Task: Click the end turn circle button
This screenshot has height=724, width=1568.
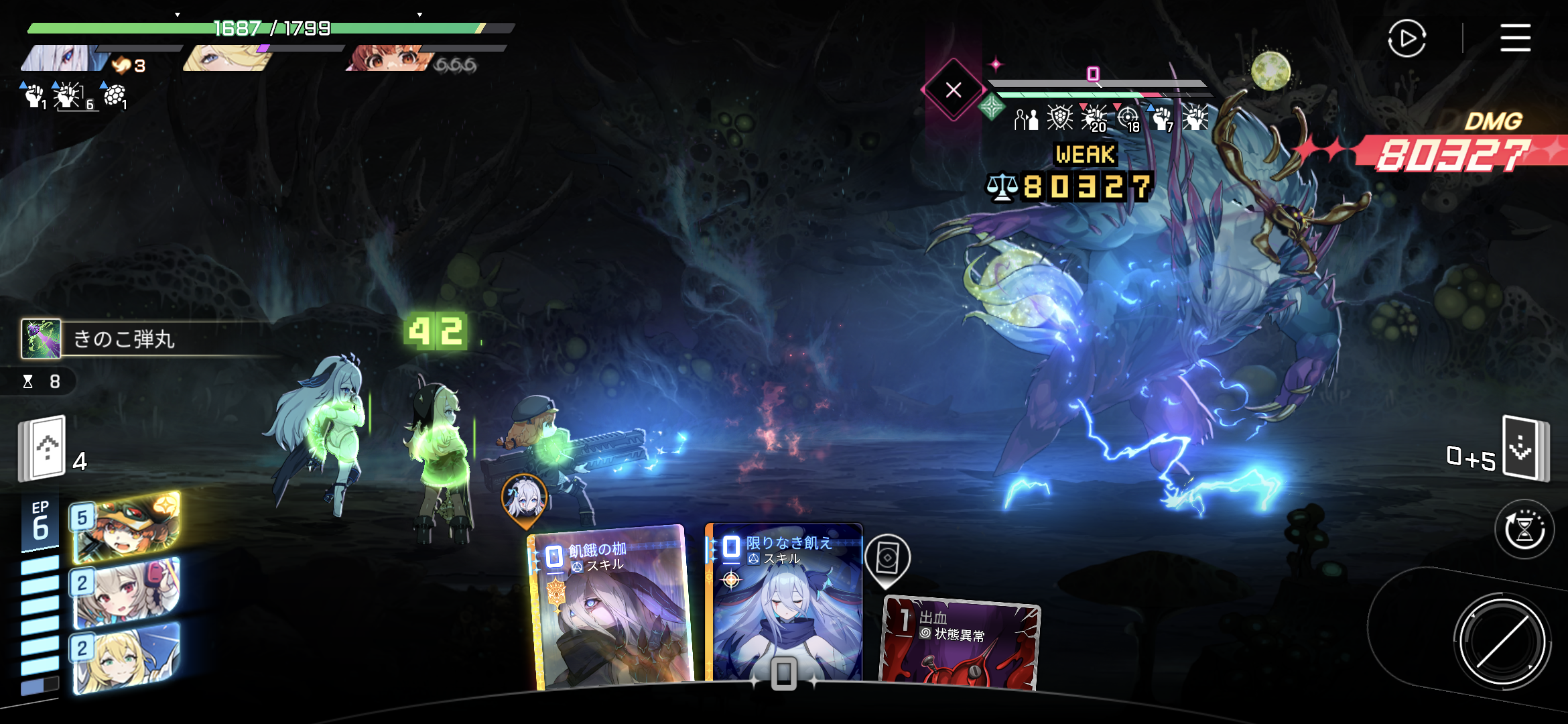Action: (x=1502, y=641)
